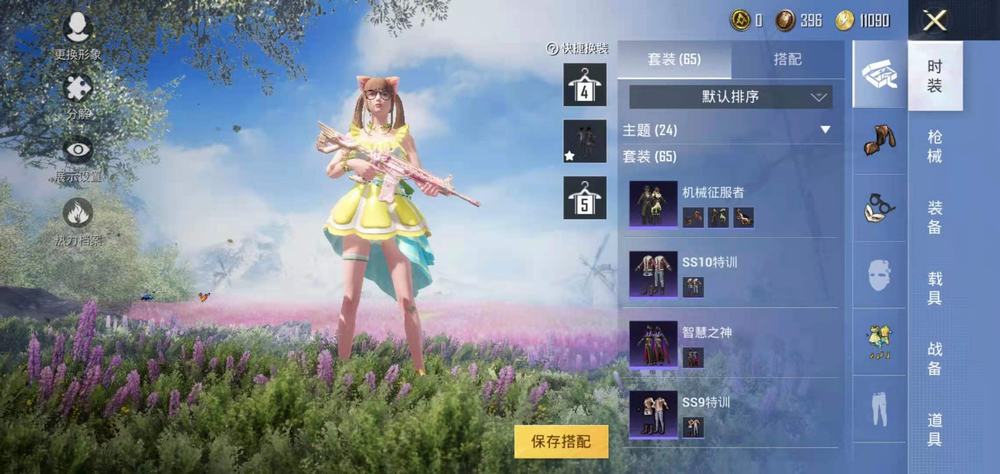This screenshot has height=474, width=1000.
Task: Select the 套装 (65) tab
Action: 674,60
